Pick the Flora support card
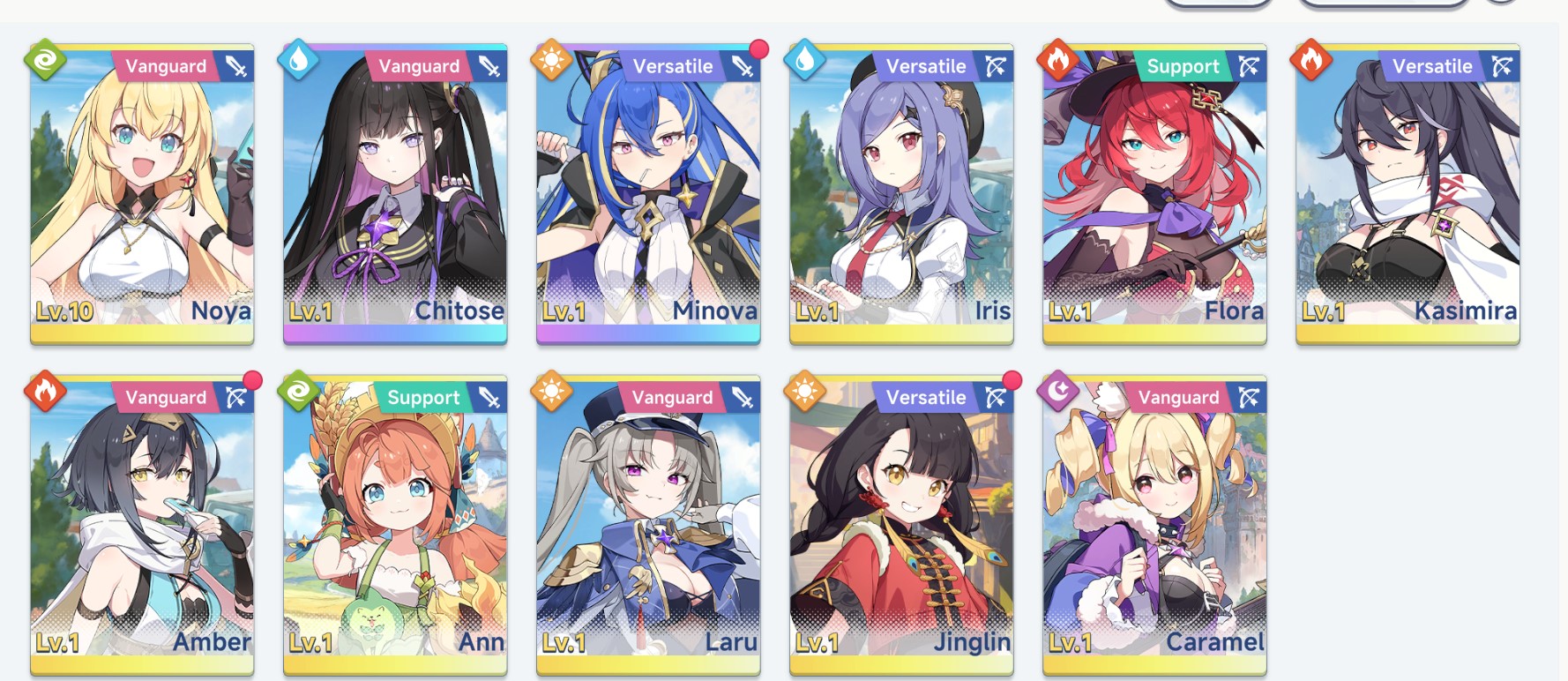1568x681 pixels. click(1154, 194)
